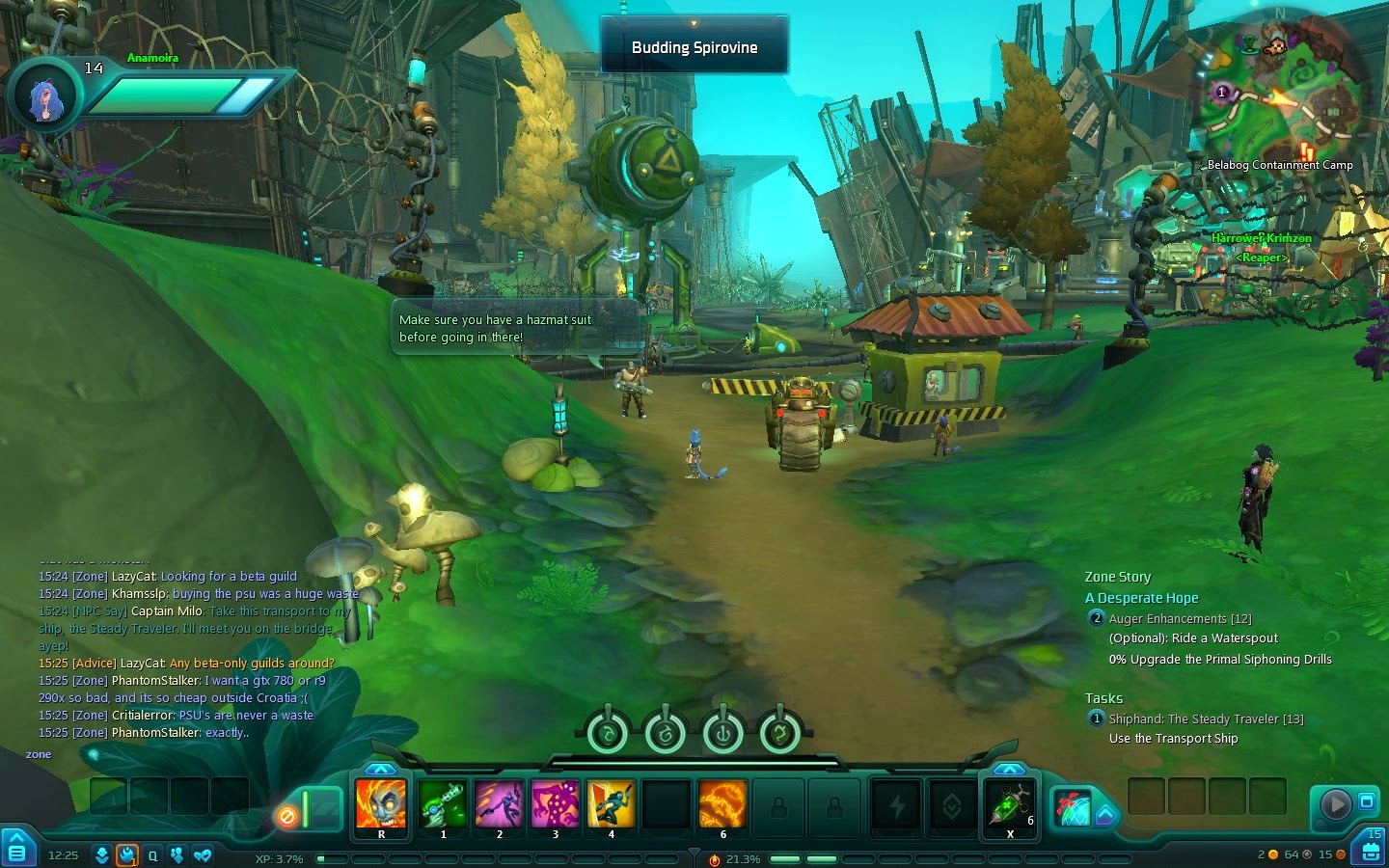Use the yellow leaping gunner ability in slot 4
The image size is (1389, 868).
pyautogui.click(x=612, y=804)
